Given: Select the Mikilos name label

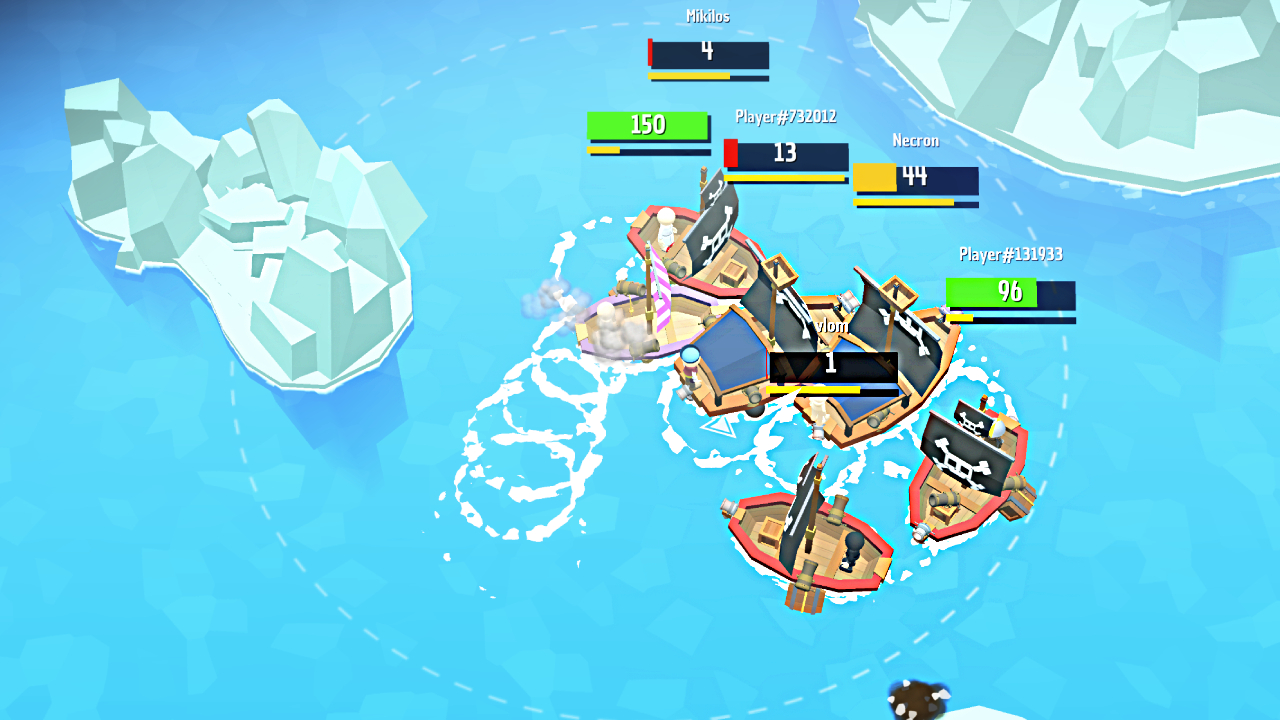Looking at the screenshot, I should click(x=710, y=15).
